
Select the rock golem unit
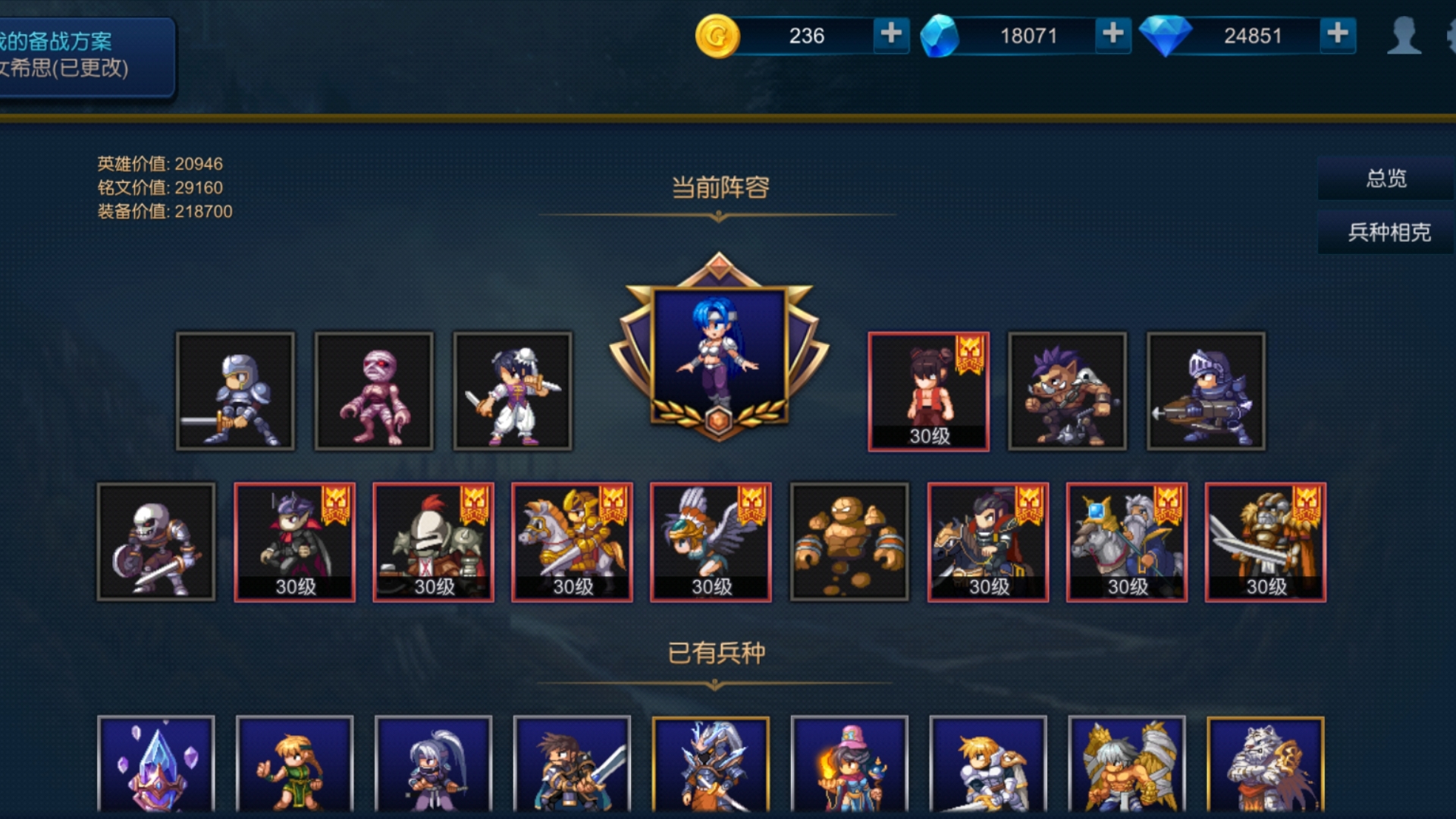coord(849,541)
